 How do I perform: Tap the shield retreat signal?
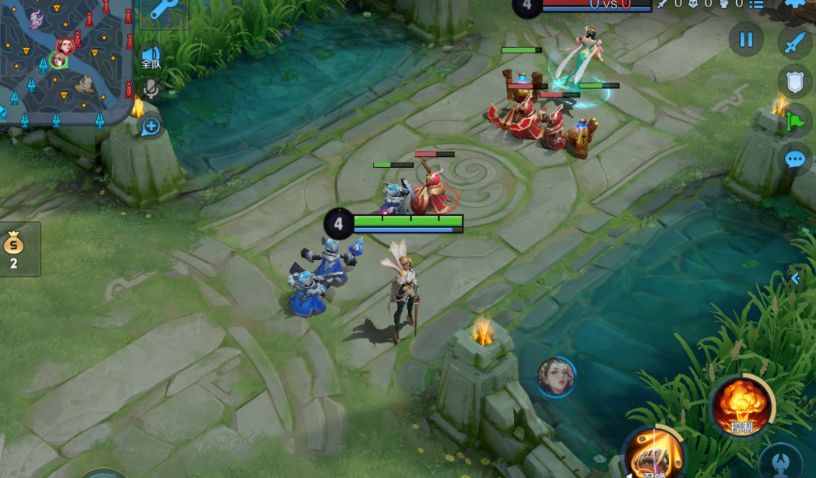tap(795, 82)
